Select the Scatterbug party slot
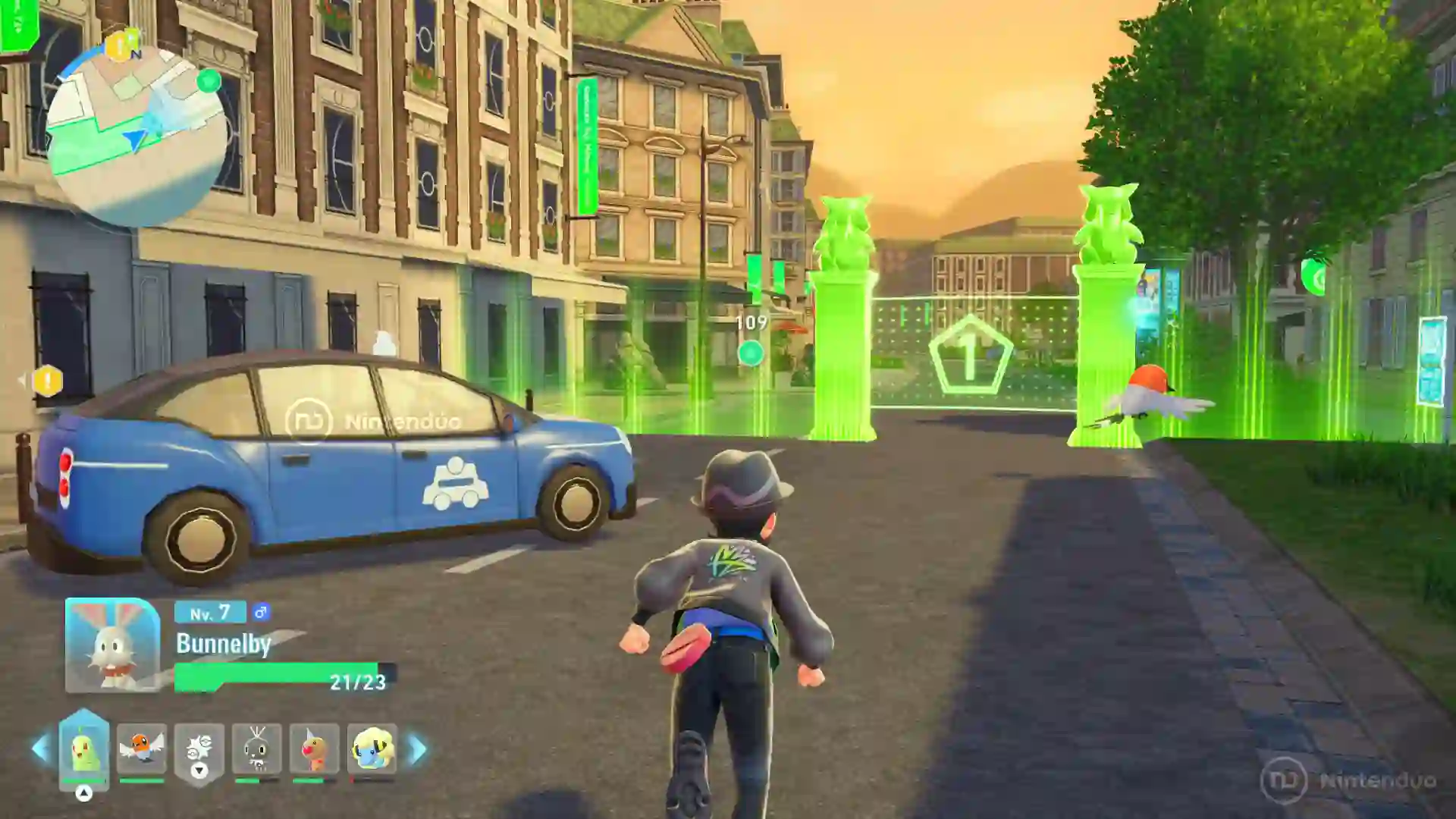Screen dimensions: 1456x819 tap(256, 748)
